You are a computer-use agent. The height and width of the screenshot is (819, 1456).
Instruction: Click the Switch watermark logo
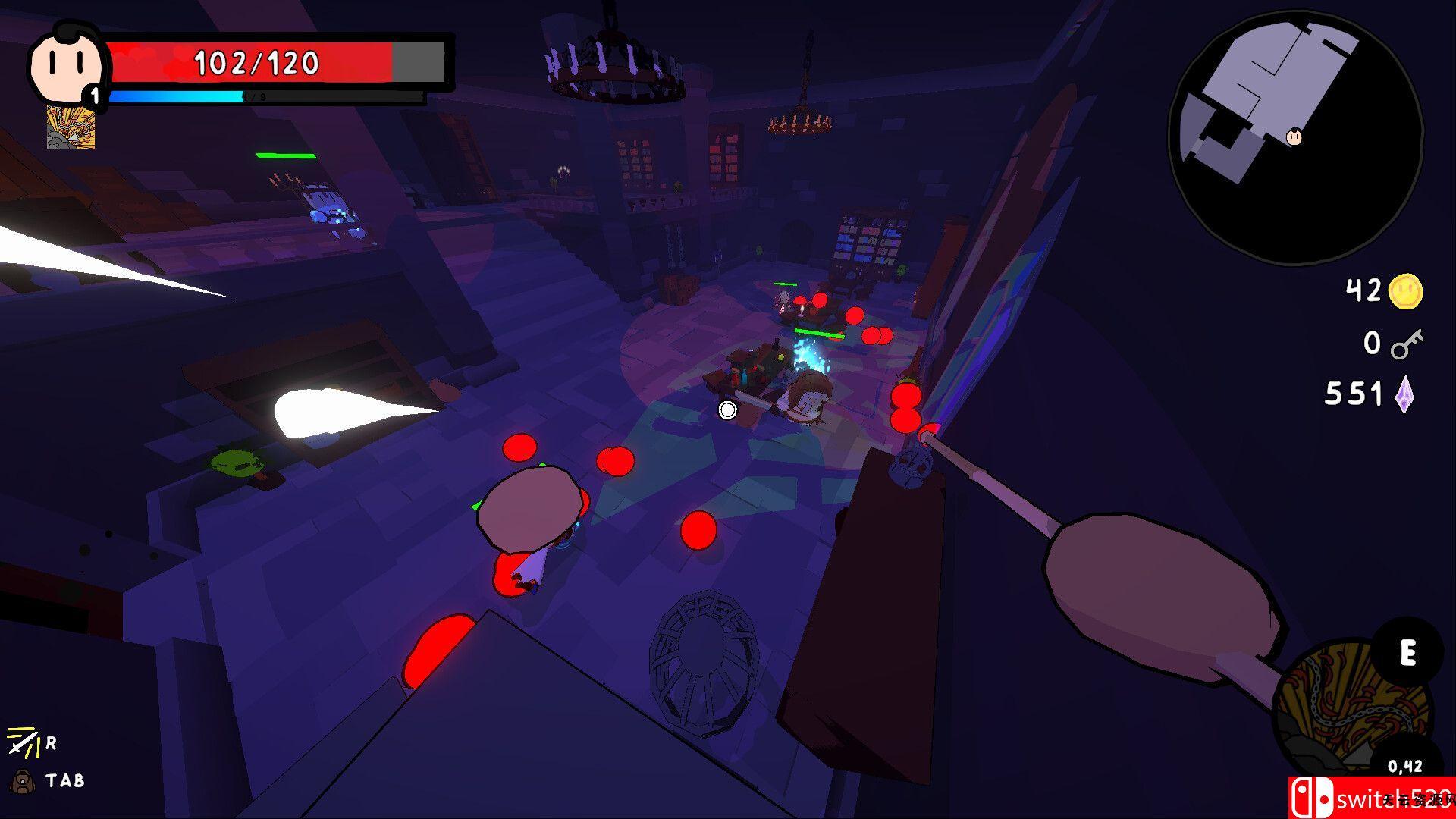click(1310, 799)
